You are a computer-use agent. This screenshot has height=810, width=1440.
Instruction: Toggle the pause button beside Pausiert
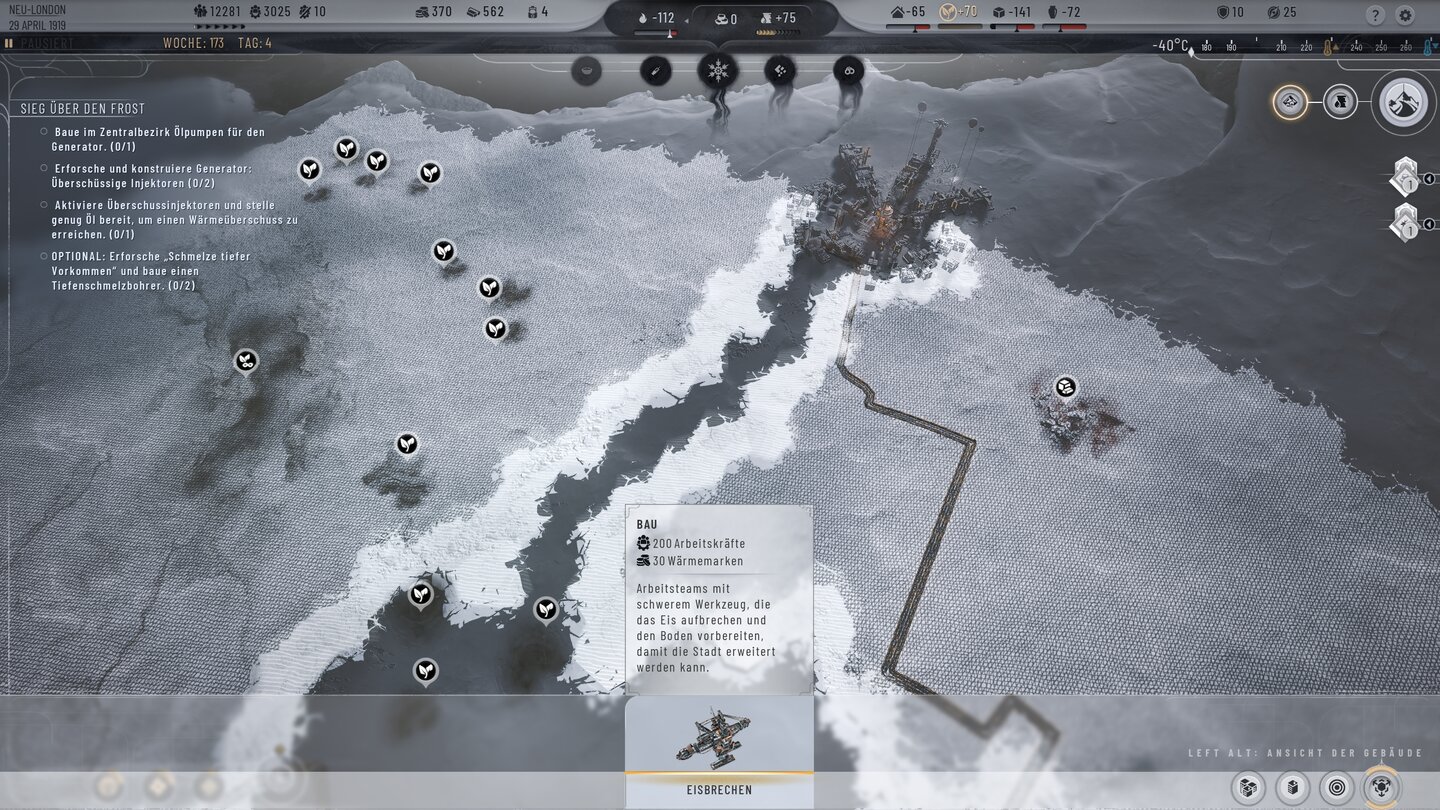pos(9,44)
